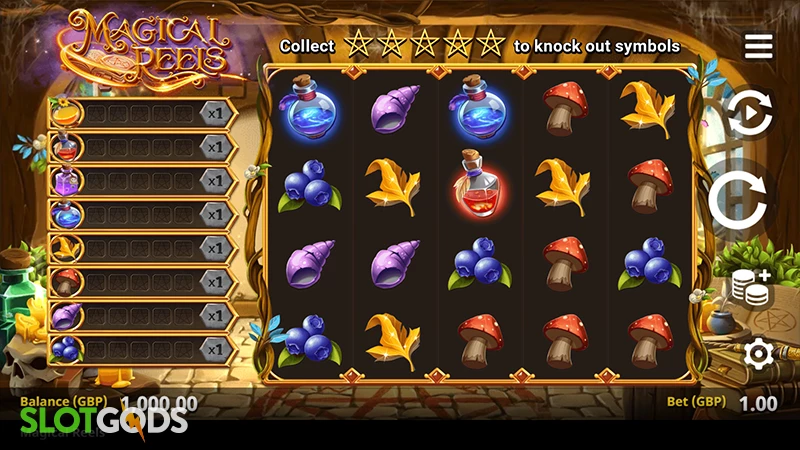Adjust the bet using the coin stack icon
This screenshot has width=800, height=450.
(x=750, y=287)
